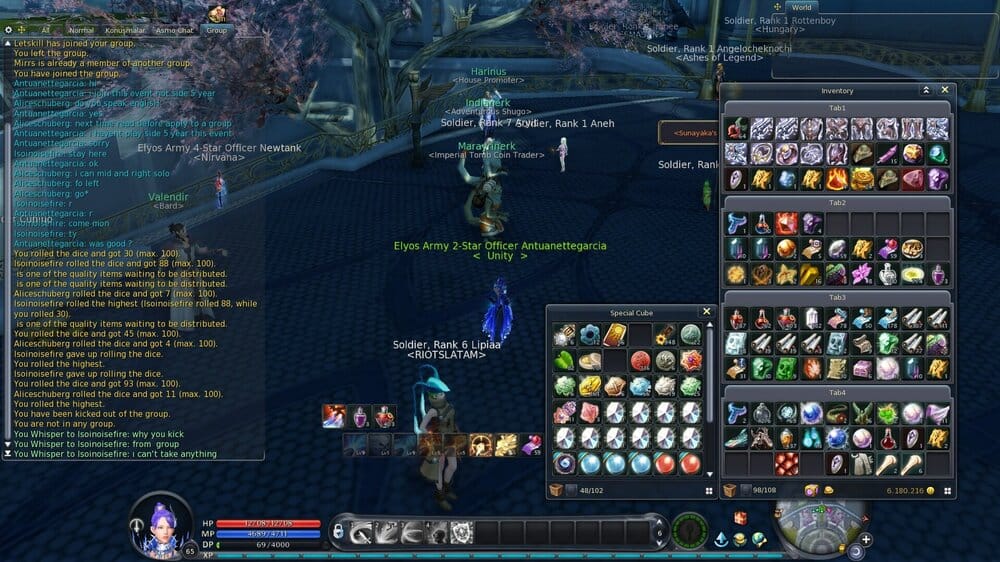Open chat settings gear icon
The width and height of the screenshot is (1000, 562).
(x=8, y=30)
